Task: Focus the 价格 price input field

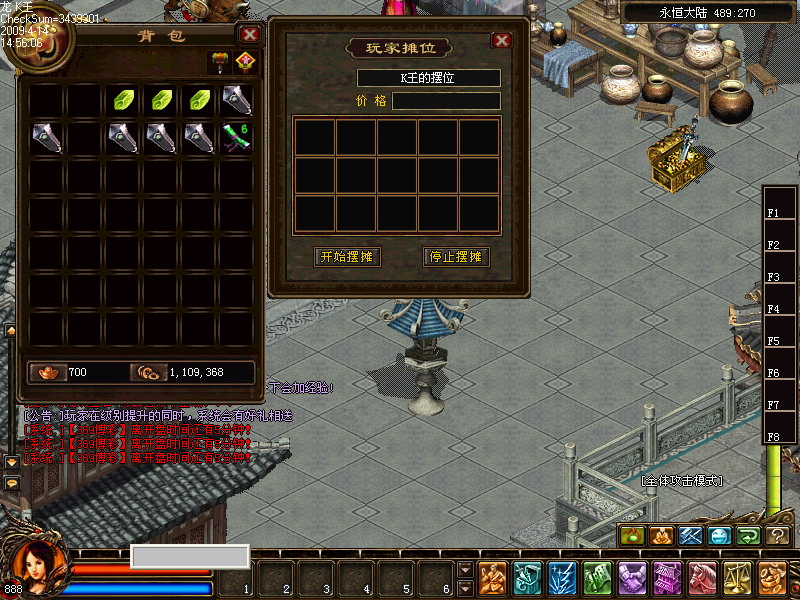Action: click(x=446, y=101)
